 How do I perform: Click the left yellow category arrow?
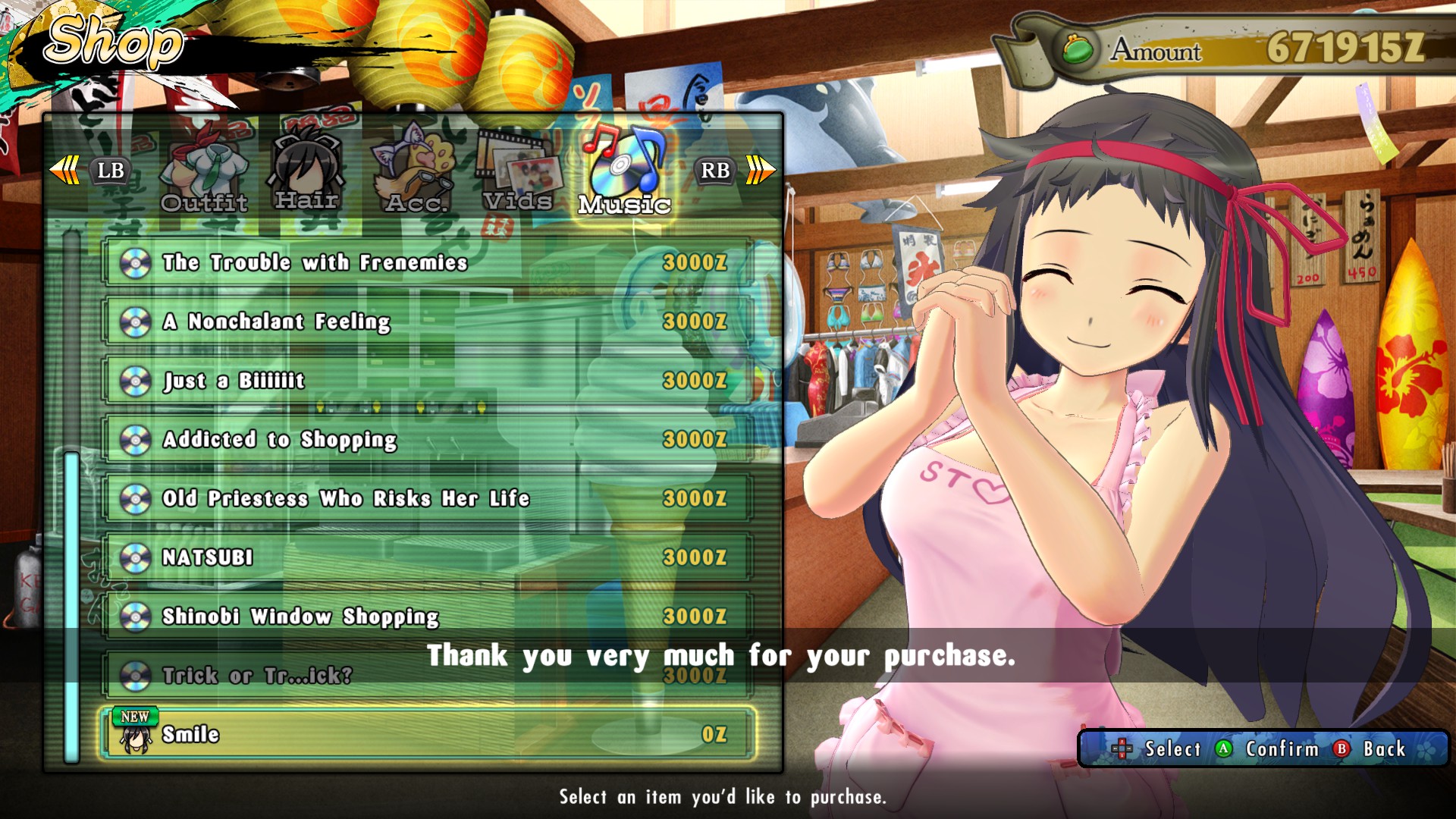[x=64, y=170]
